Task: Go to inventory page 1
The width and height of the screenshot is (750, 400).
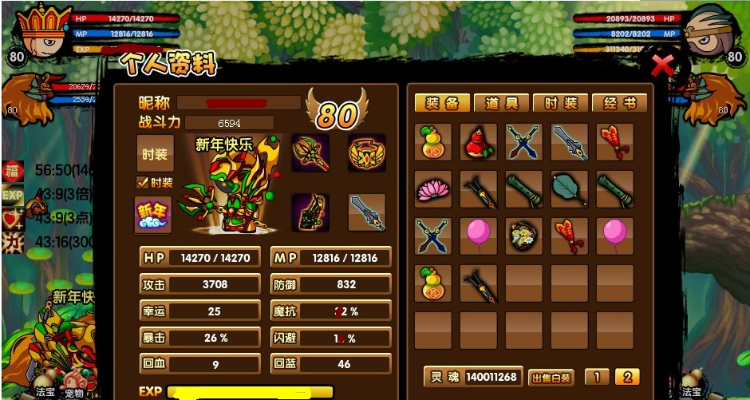Action: coord(595,377)
